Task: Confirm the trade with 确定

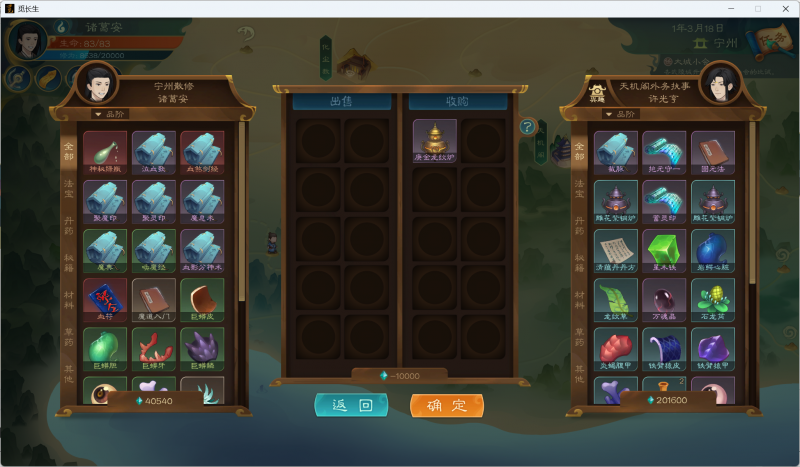Action: 447,405
